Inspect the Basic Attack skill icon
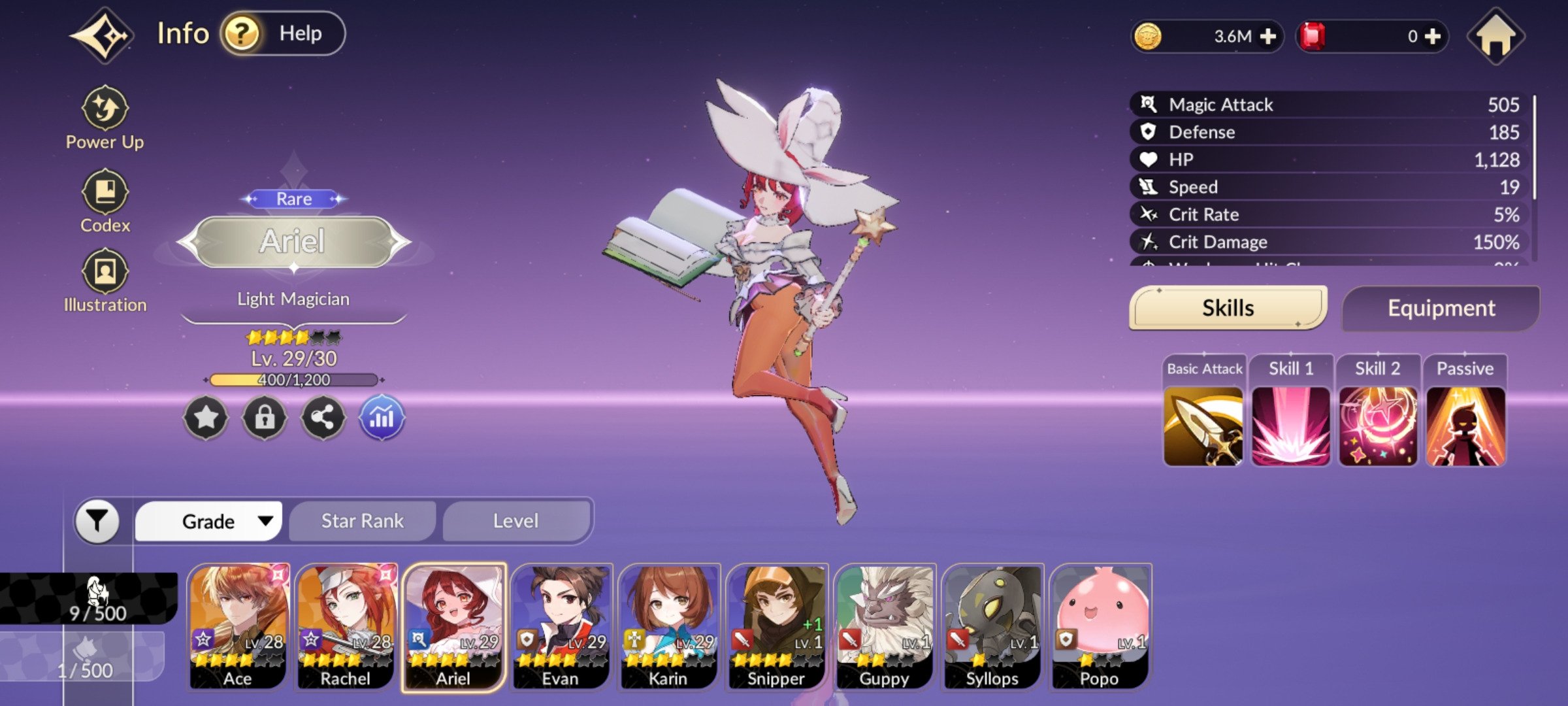The height and width of the screenshot is (706, 1568). point(1203,426)
